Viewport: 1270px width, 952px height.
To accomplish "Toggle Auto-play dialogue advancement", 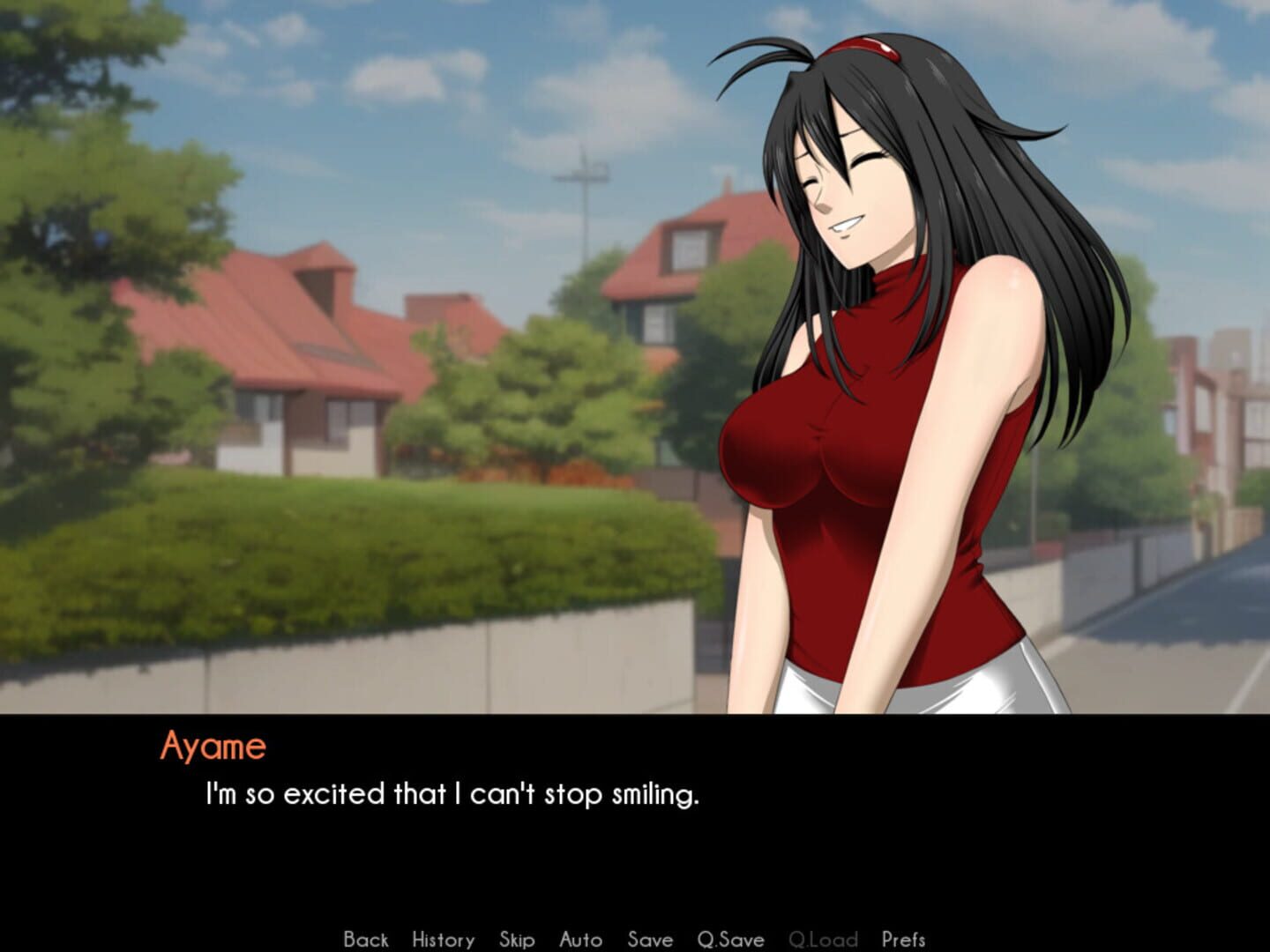I will point(581,940).
